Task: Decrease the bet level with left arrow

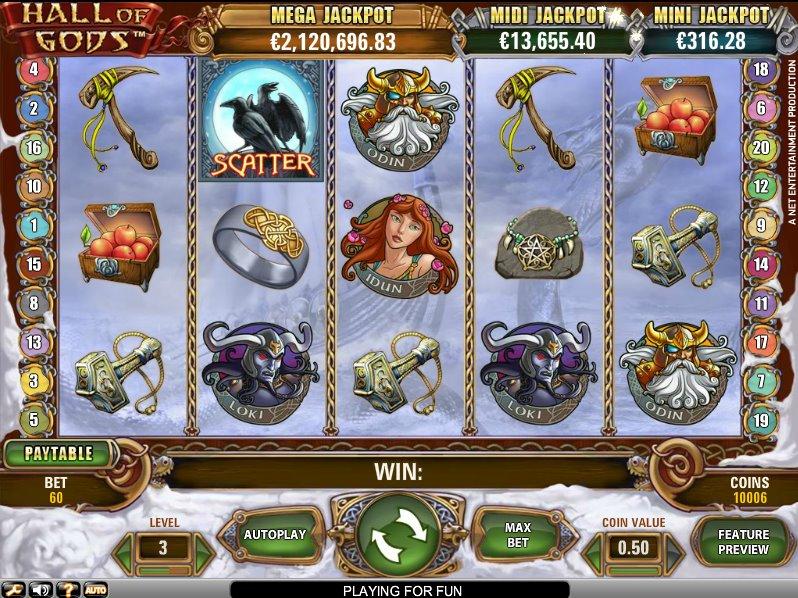Action: [124, 549]
